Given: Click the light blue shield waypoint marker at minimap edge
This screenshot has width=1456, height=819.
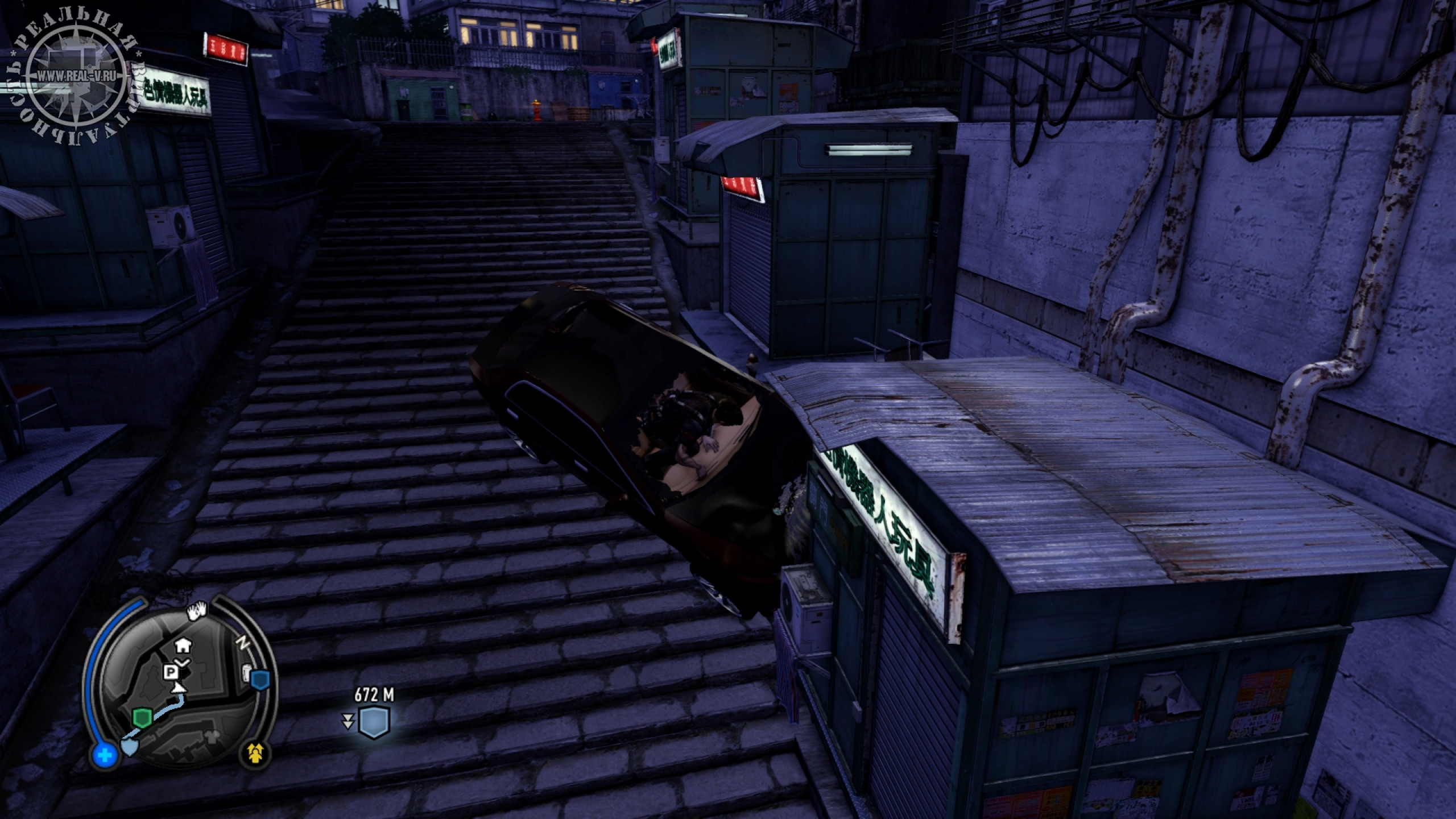Looking at the screenshot, I should (130, 747).
